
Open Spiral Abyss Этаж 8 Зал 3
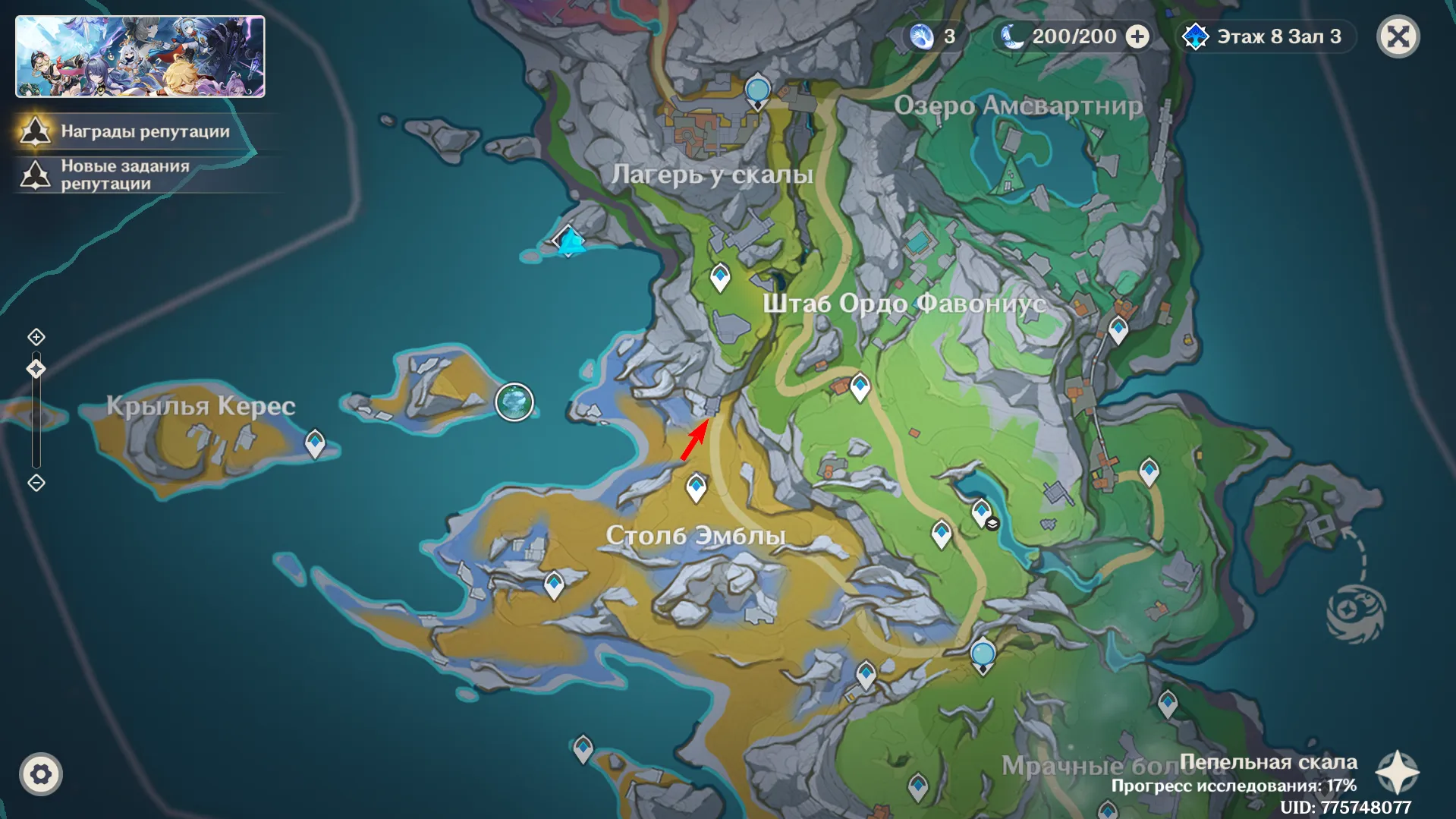(x=1266, y=36)
